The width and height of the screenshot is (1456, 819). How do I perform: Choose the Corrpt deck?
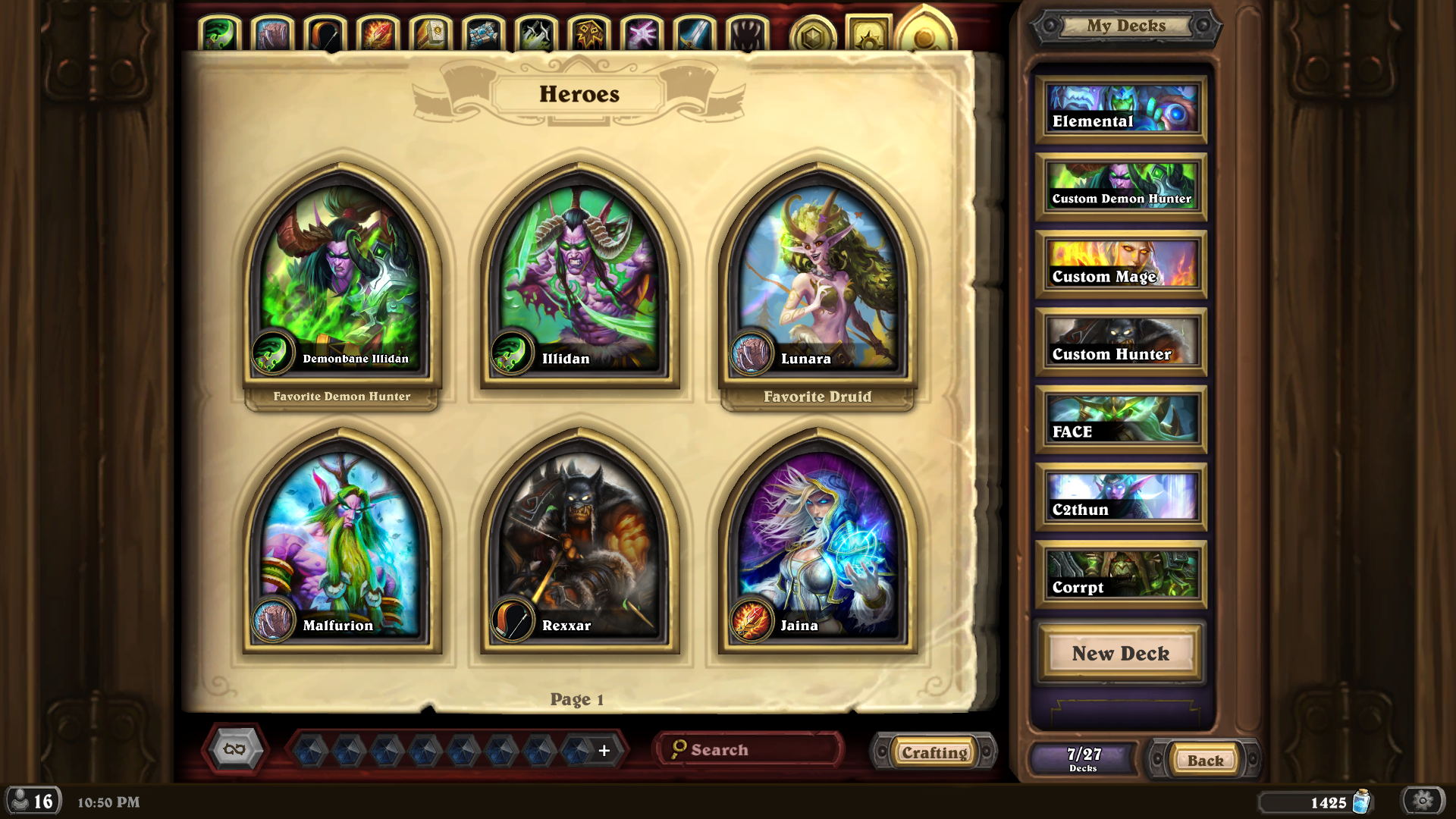pyautogui.click(x=1121, y=576)
